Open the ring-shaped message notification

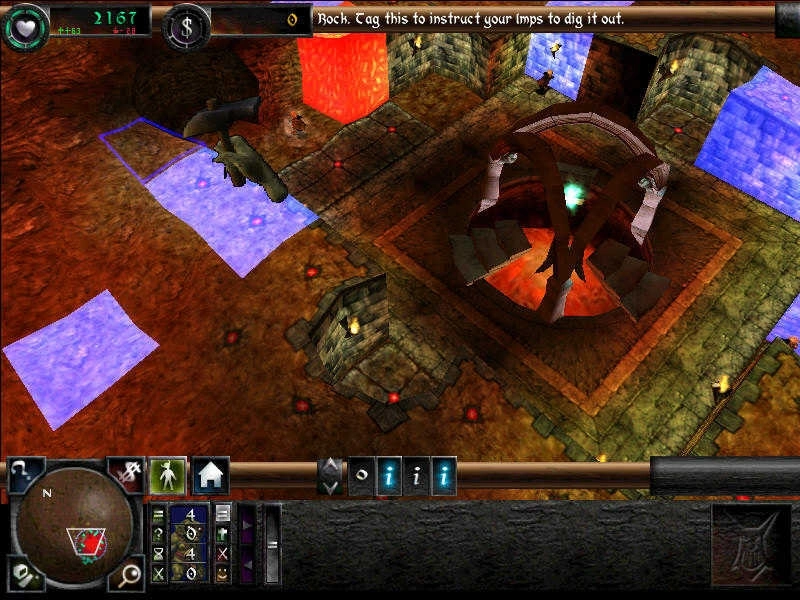[x=361, y=477]
